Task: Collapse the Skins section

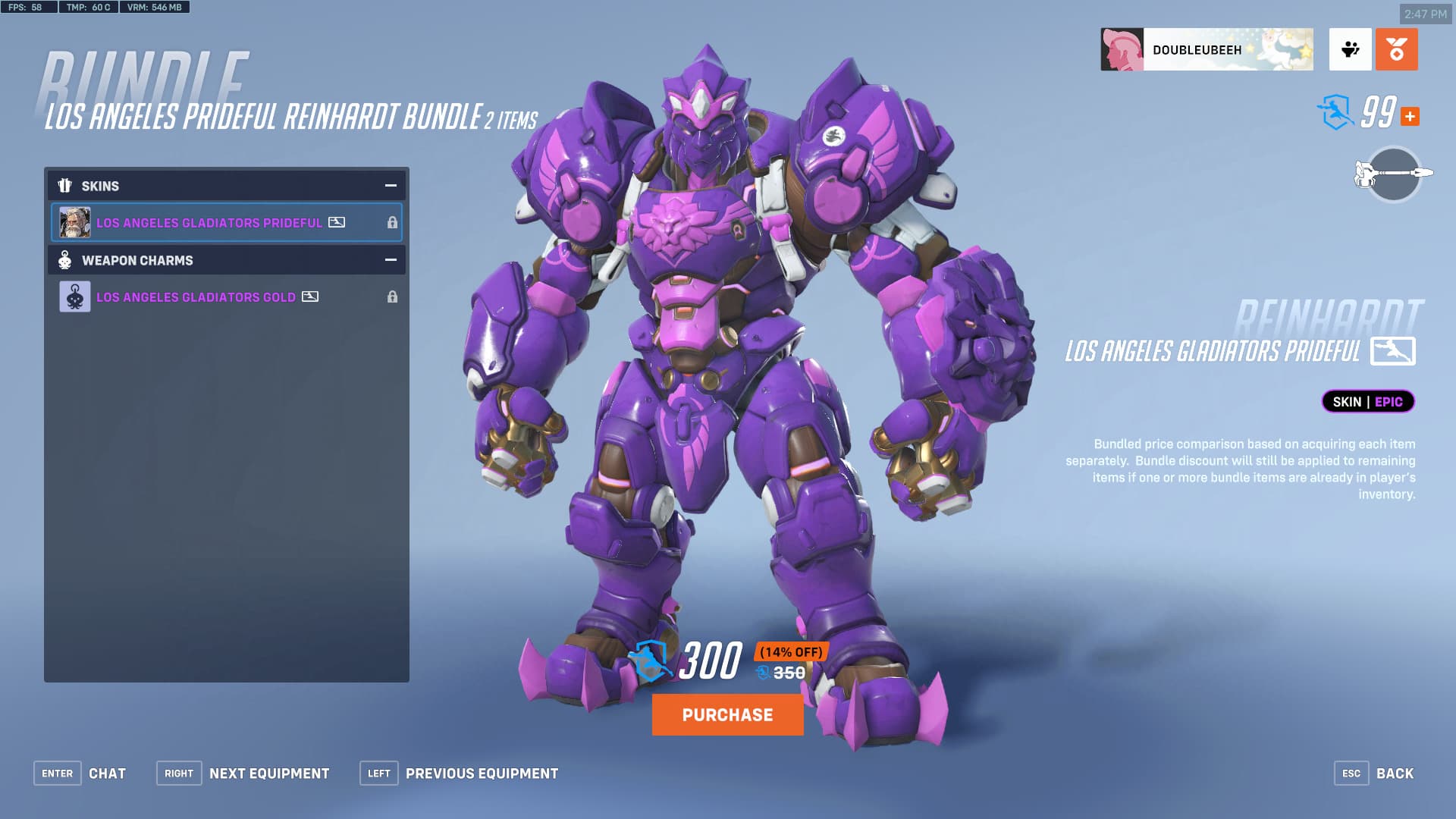Action: tap(391, 186)
